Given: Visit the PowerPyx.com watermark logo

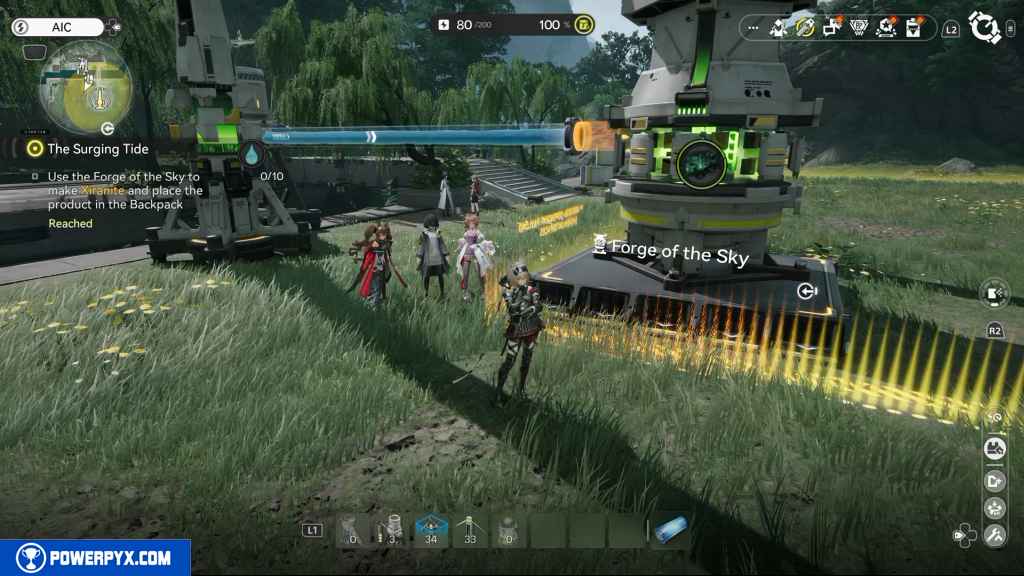Looking at the screenshot, I should [x=95, y=557].
